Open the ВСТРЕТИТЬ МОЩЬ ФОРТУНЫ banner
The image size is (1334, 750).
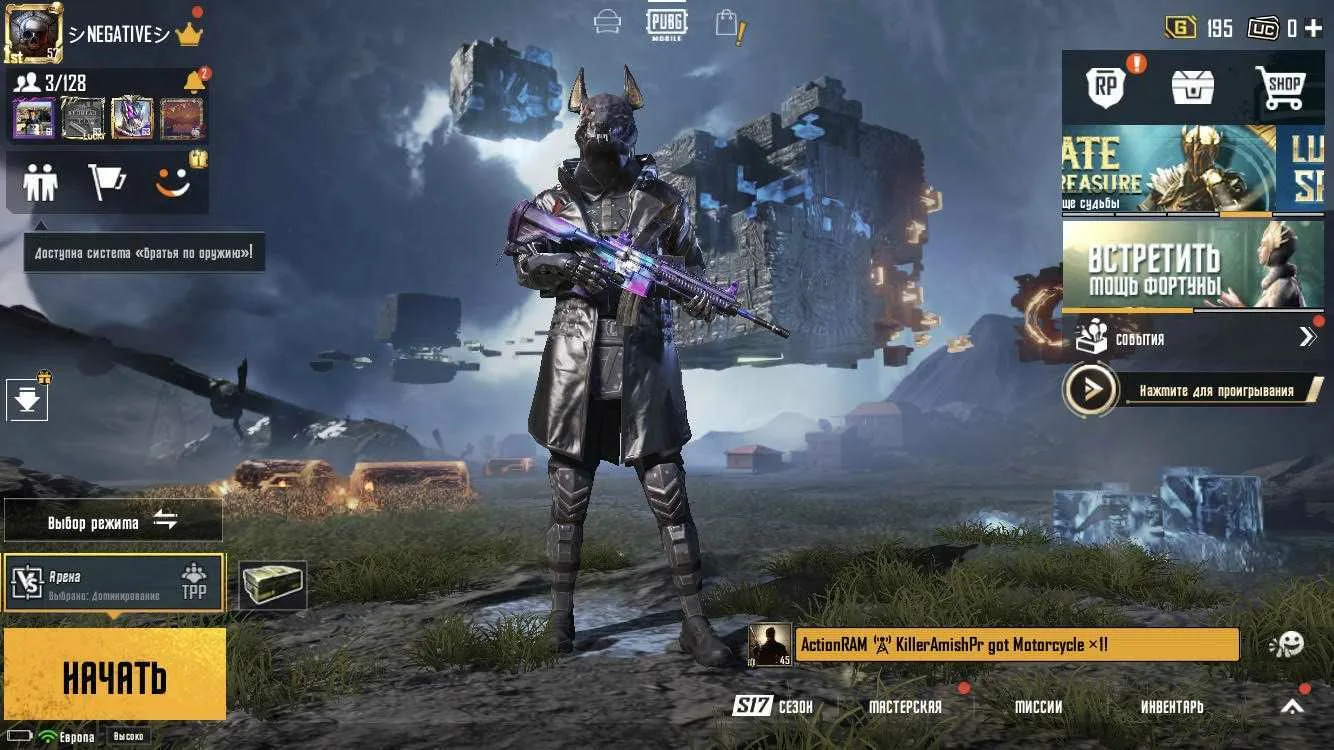tap(1192, 264)
